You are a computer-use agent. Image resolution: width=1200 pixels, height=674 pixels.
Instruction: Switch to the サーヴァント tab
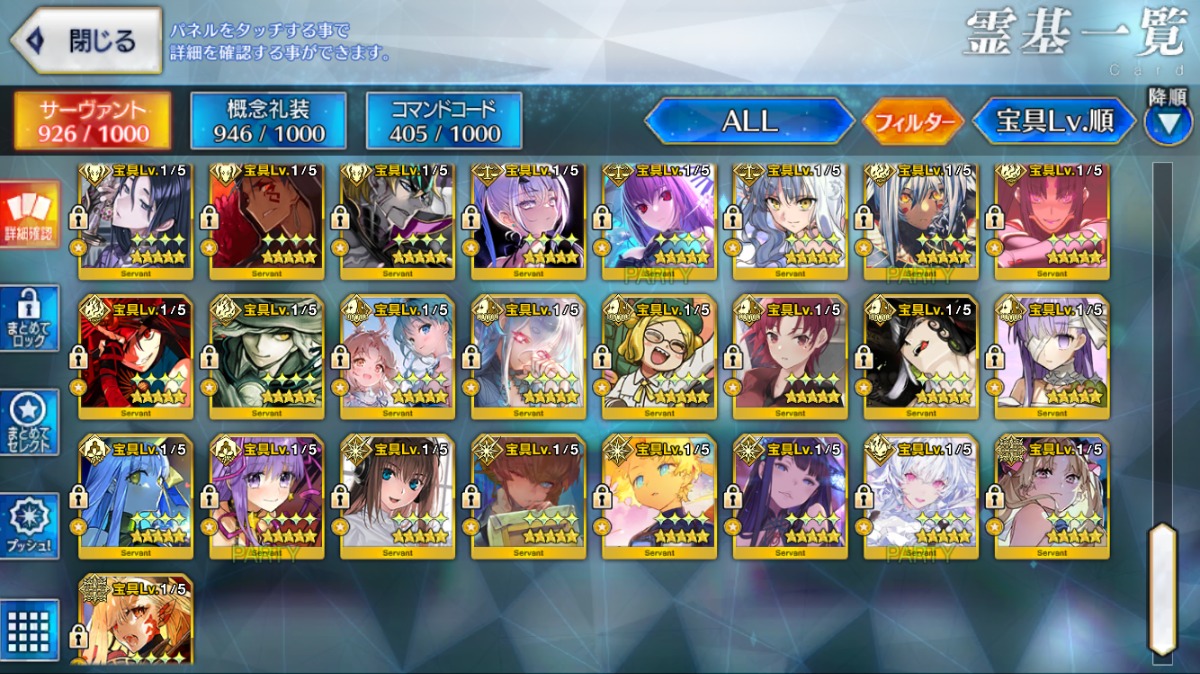tap(92, 122)
